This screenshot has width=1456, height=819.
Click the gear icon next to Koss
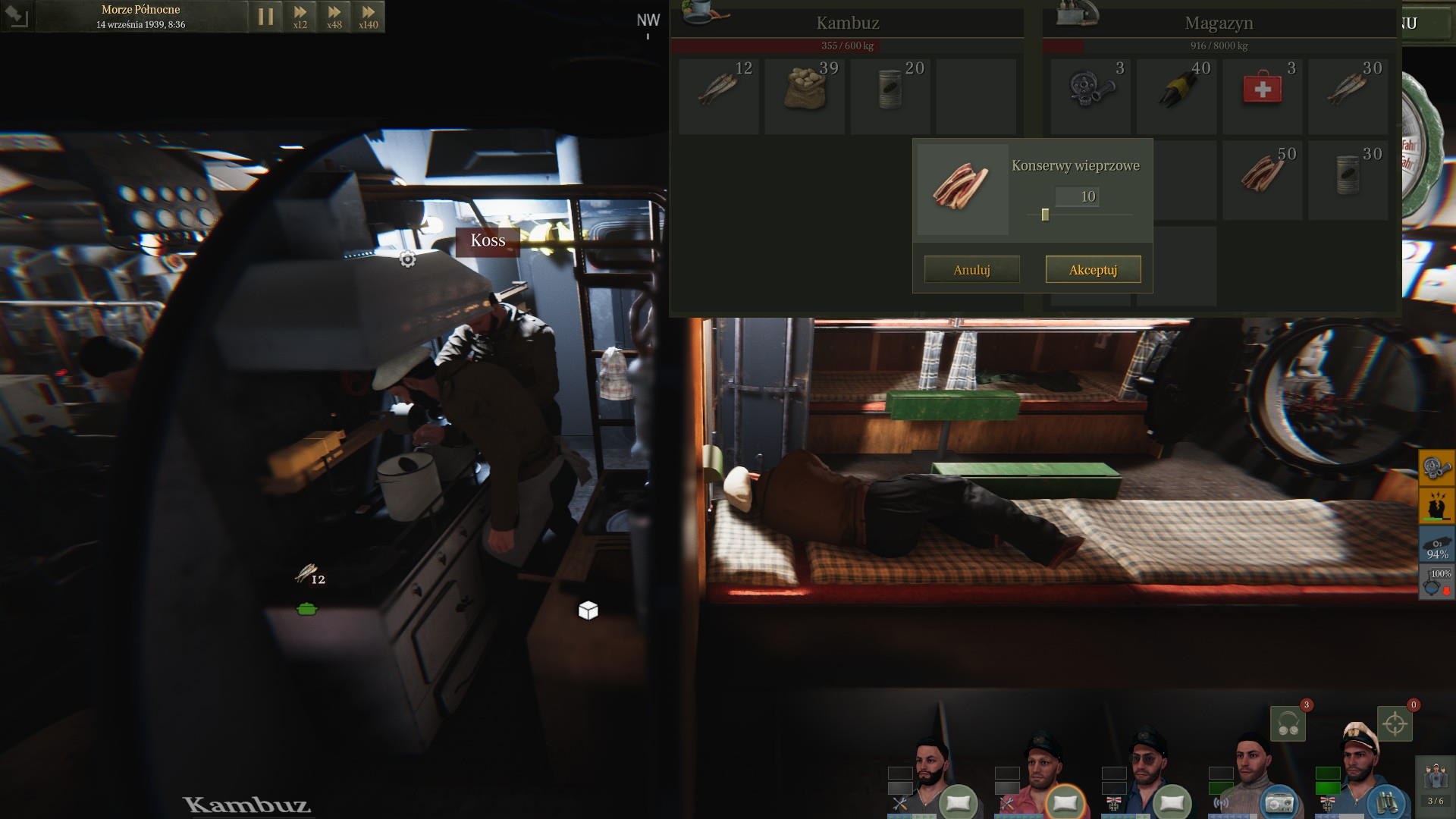(x=407, y=259)
